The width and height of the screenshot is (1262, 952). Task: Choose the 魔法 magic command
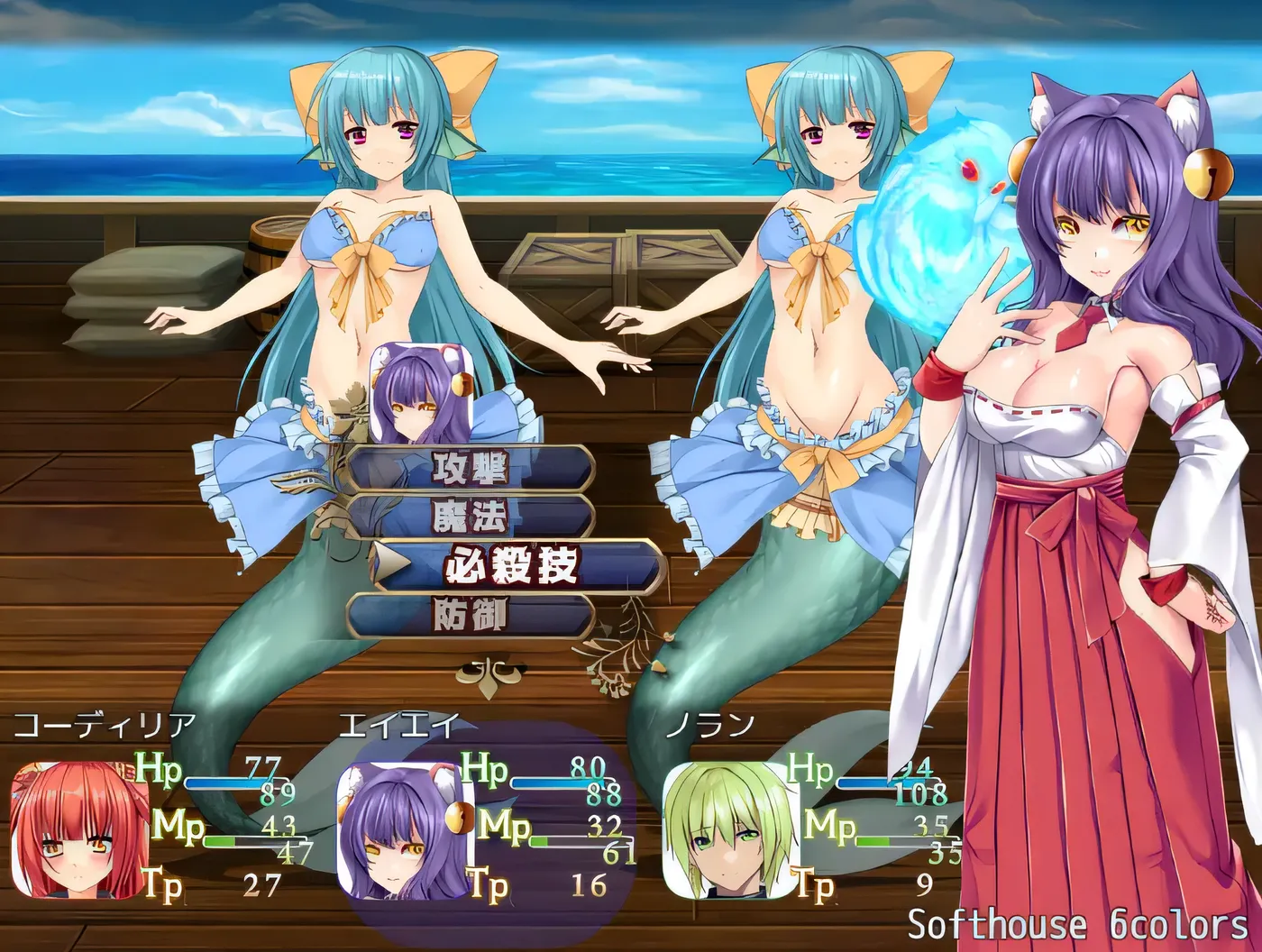pos(470,517)
